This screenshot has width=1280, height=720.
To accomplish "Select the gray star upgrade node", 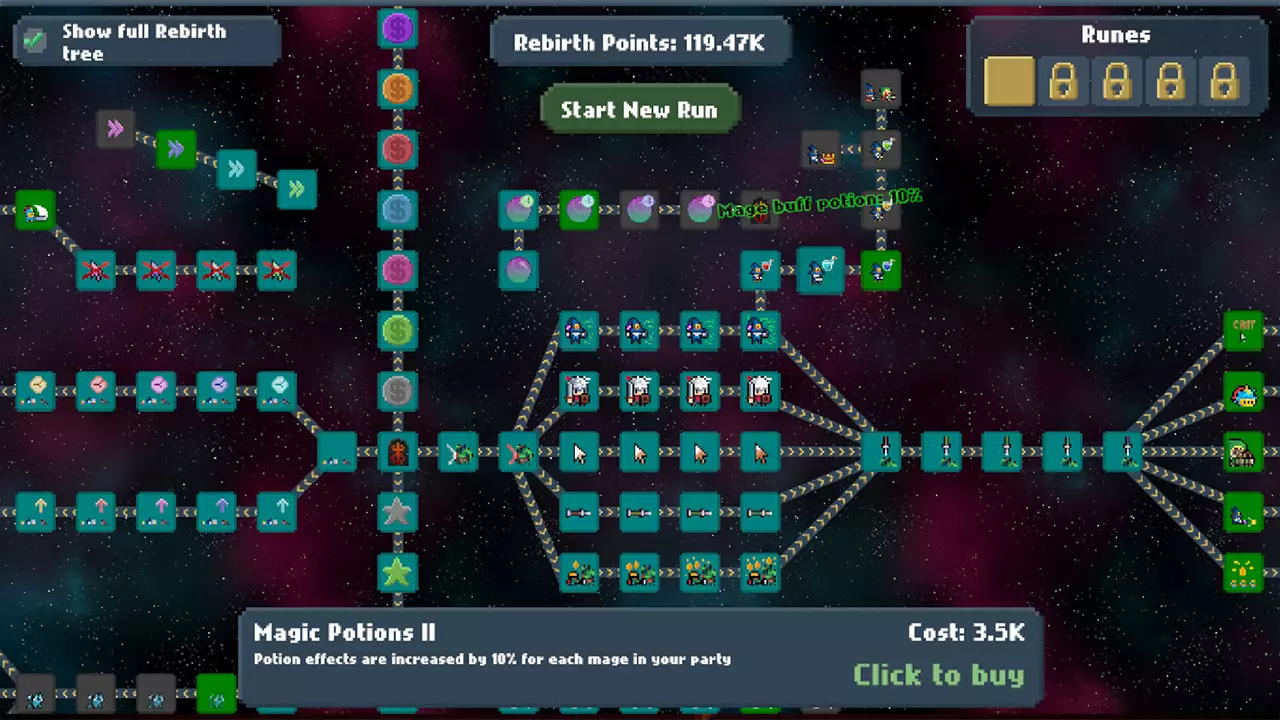I will tap(398, 512).
